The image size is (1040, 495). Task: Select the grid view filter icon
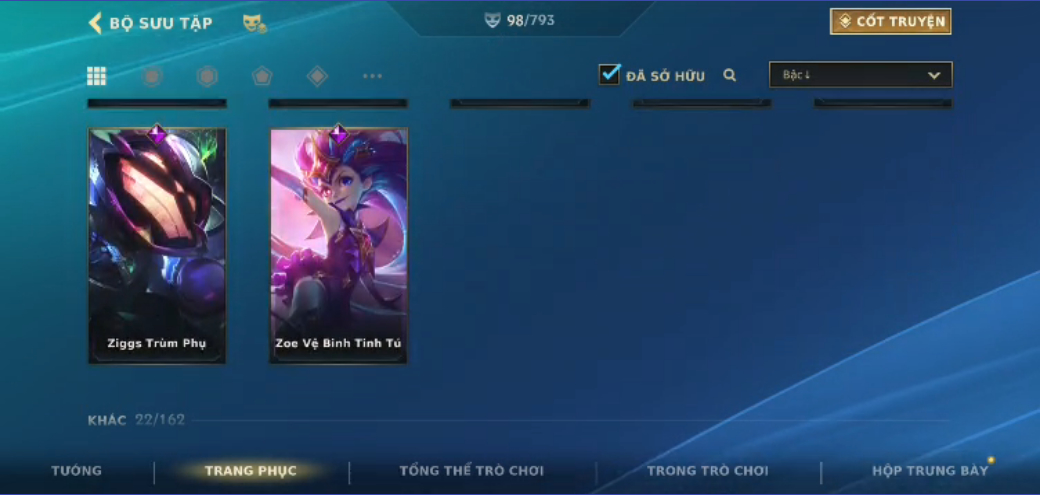point(97,76)
